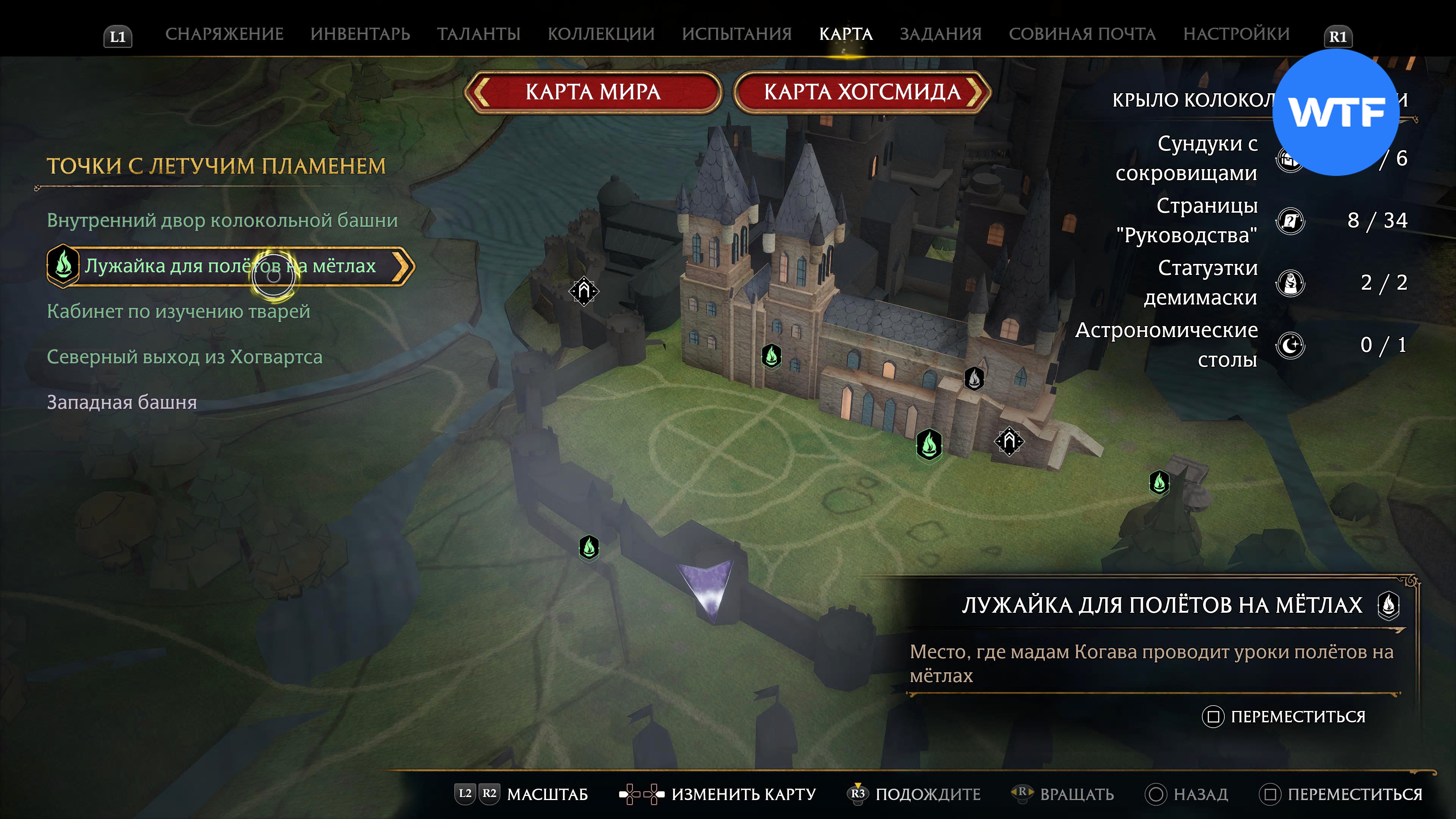This screenshot has height=819, width=1456.
Task: Show the Испытания tab
Action: (x=736, y=34)
